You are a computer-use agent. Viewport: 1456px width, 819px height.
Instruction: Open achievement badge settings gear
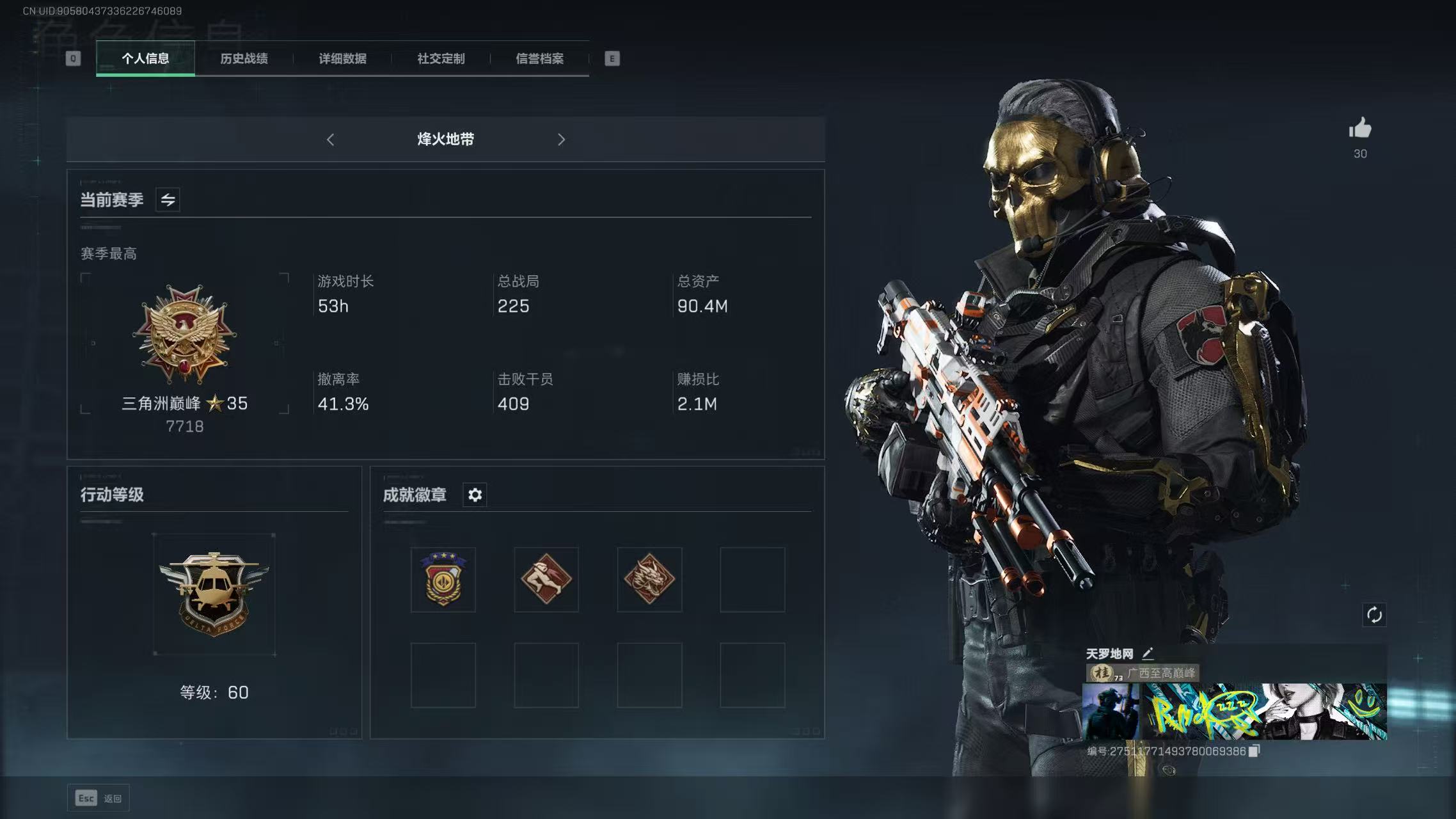tap(475, 495)
